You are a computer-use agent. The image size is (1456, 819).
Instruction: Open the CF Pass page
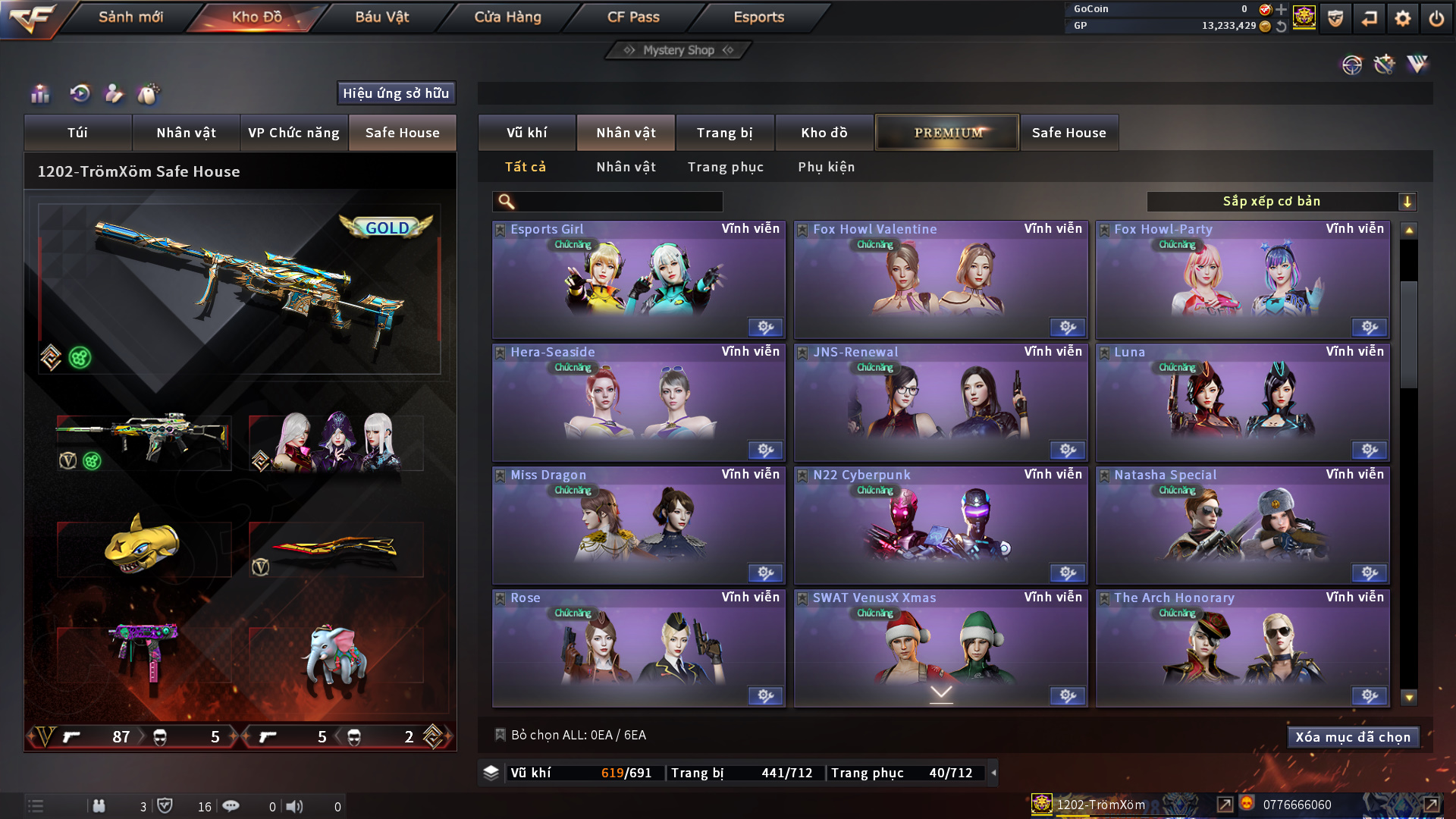(633, 17)
